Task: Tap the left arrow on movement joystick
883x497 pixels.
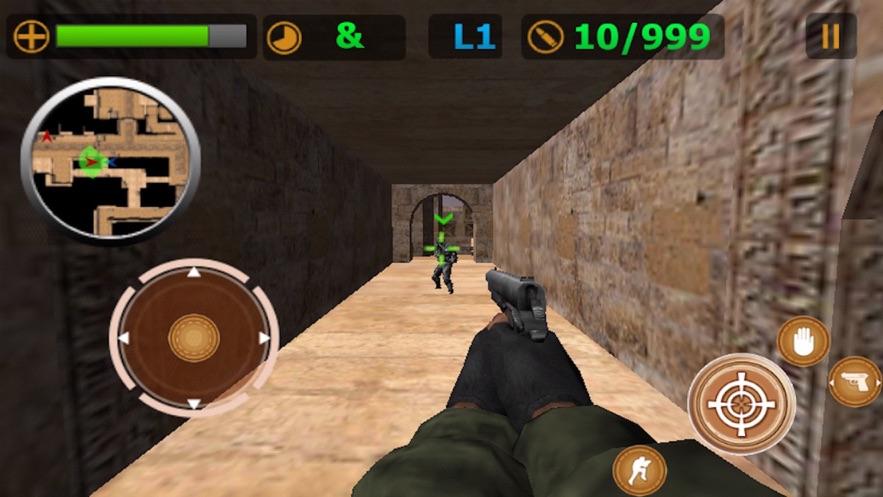Action: [123, 338]
